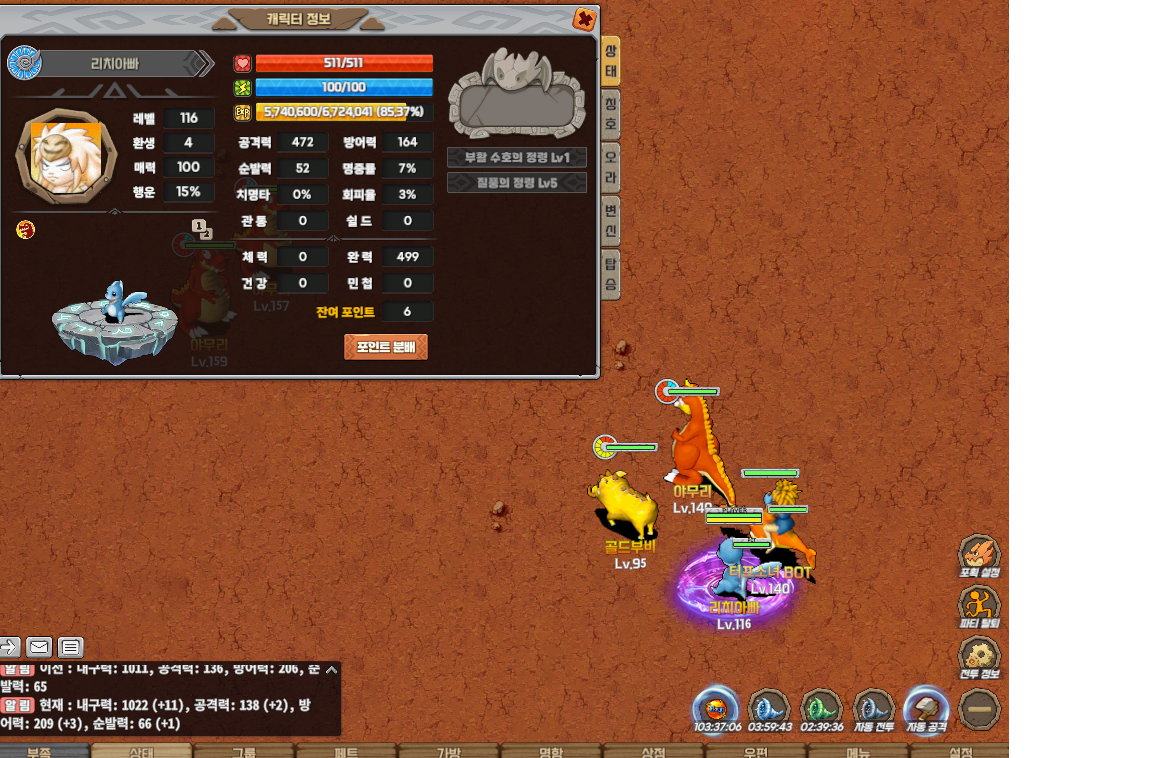The image size is (1152, 758).
Task: Open the chat log list icon
Action: (x=70, y=647)
